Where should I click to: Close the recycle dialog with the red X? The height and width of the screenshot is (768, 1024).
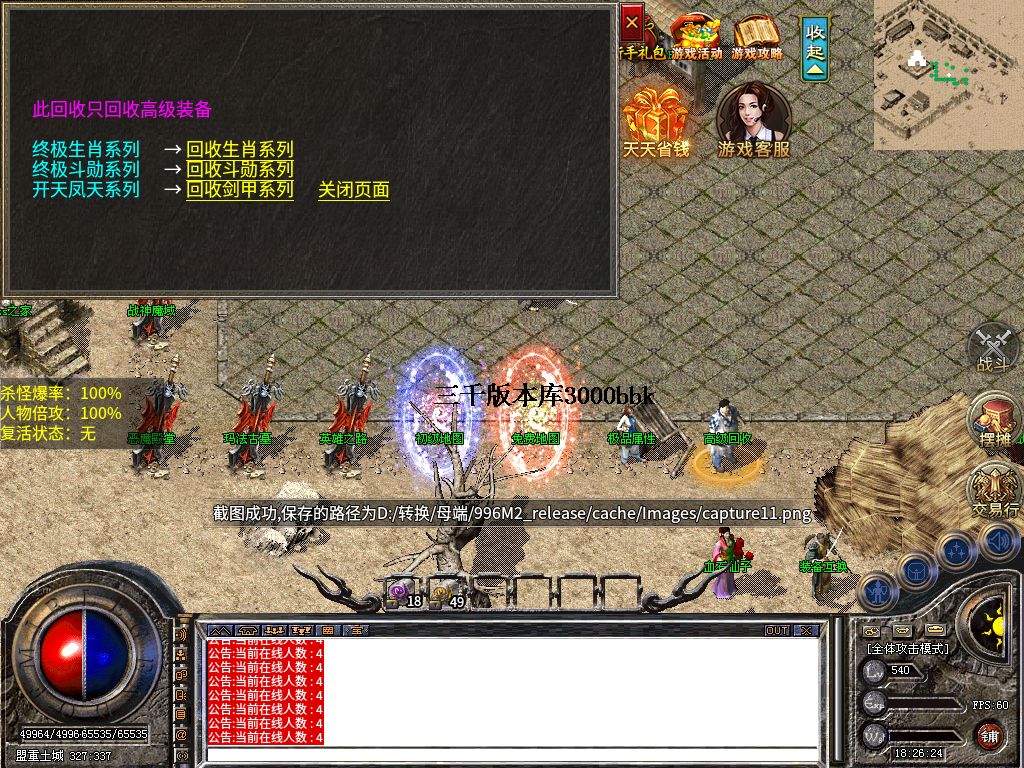[x=632, y=20]
